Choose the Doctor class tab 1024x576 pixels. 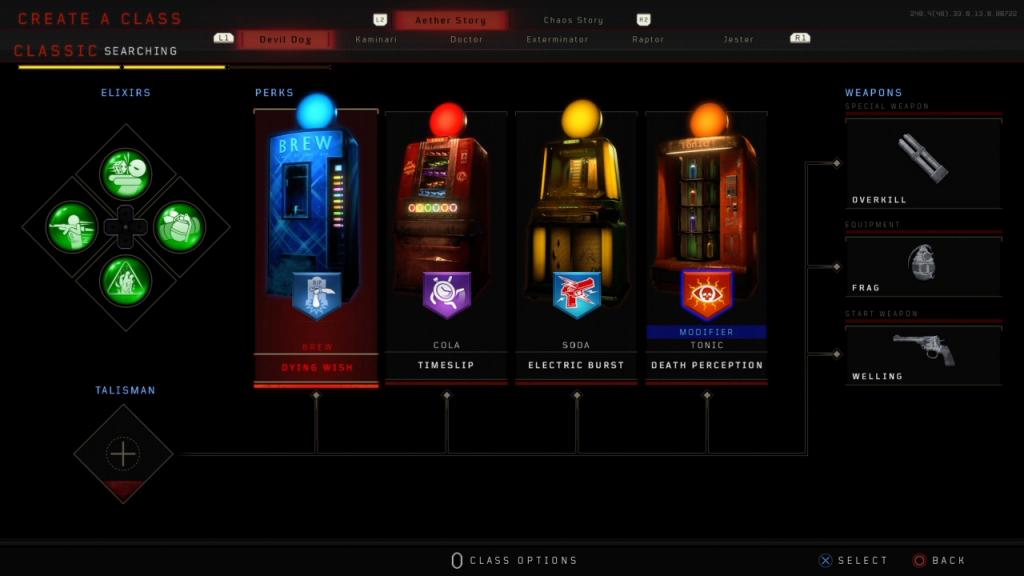pos(466,39)
